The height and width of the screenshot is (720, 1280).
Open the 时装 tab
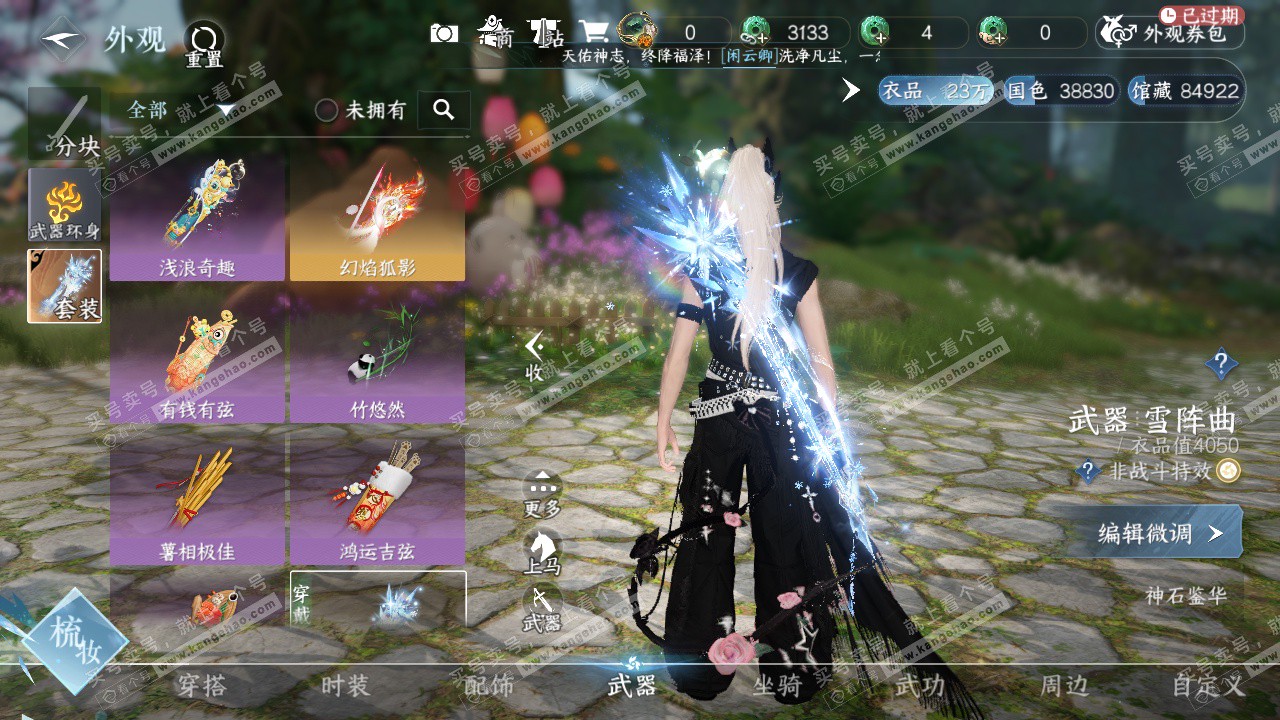click(x=345, y=686)
